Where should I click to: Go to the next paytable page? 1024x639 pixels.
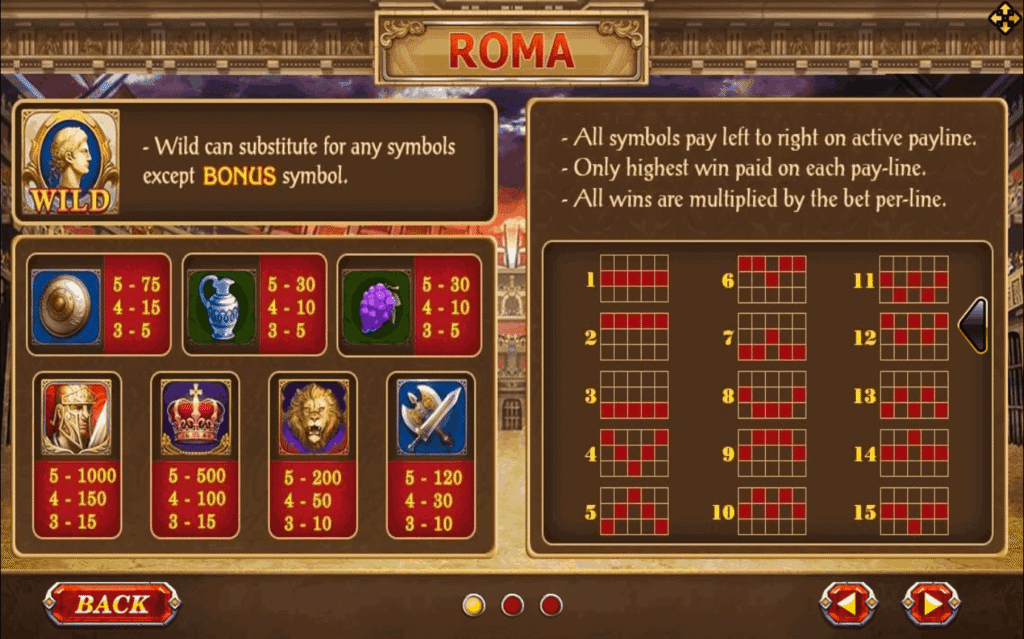coord(931,604)
